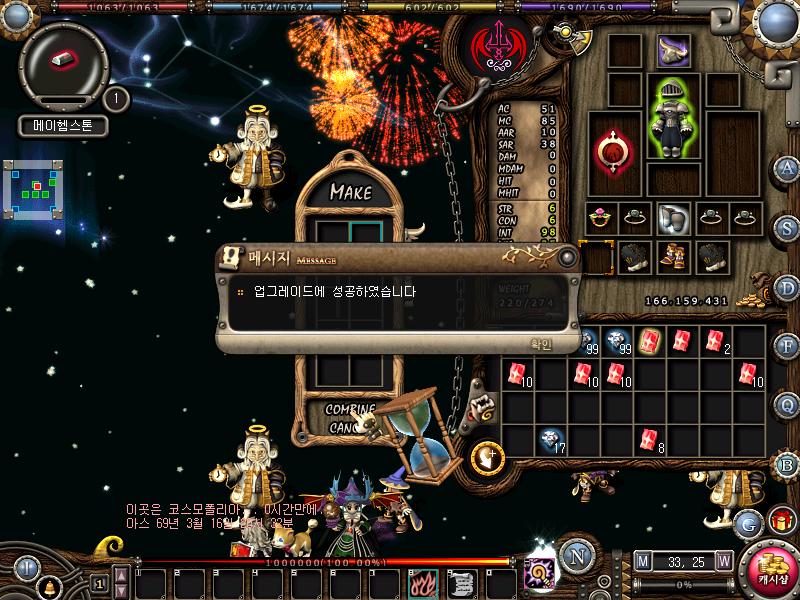Confirm the upgrade success message with 확인
Screen dimensions: 800x600
click(540, 344)
